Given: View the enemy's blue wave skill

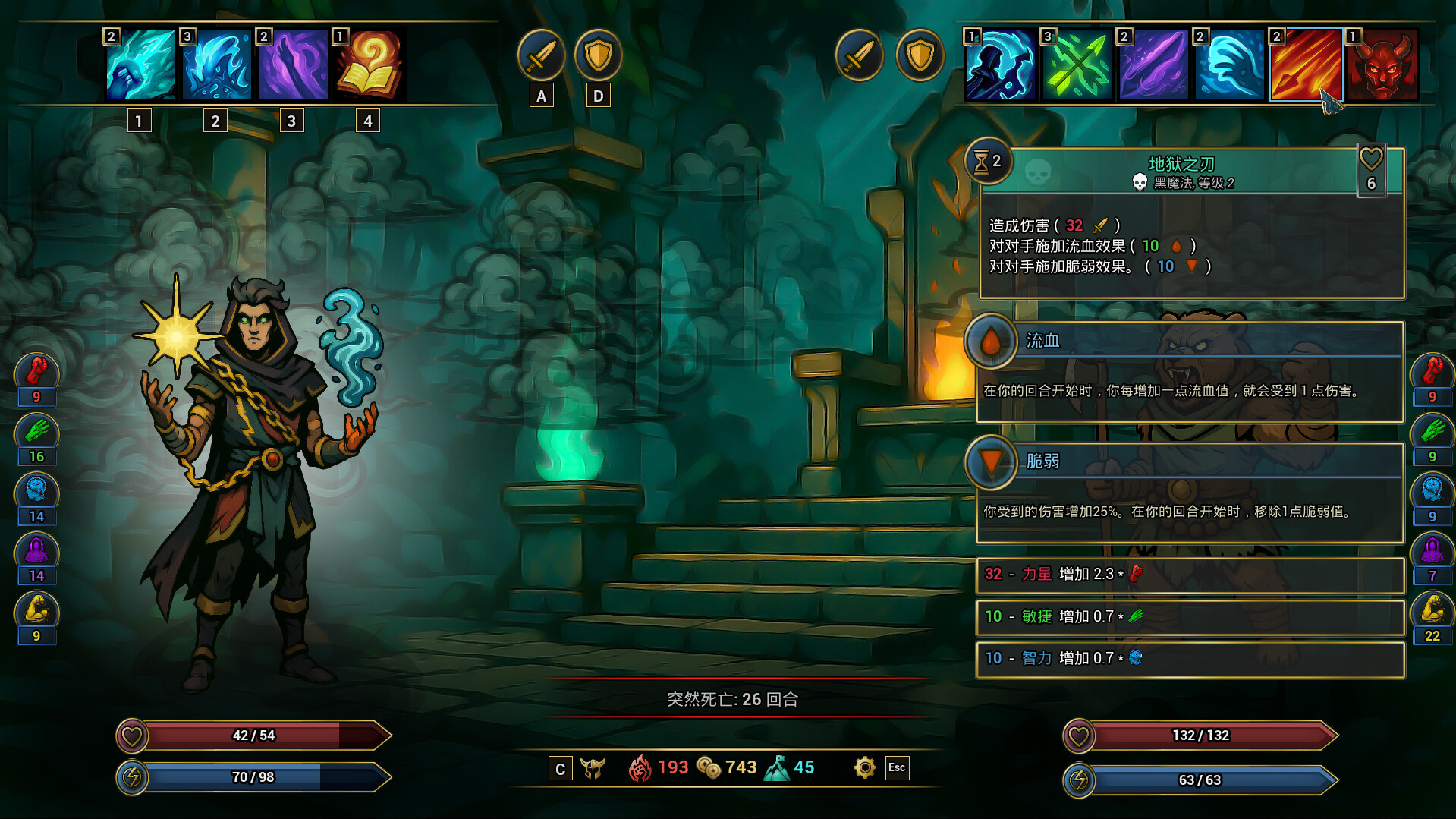Looking at the screenshot, I should point(1229,65).
